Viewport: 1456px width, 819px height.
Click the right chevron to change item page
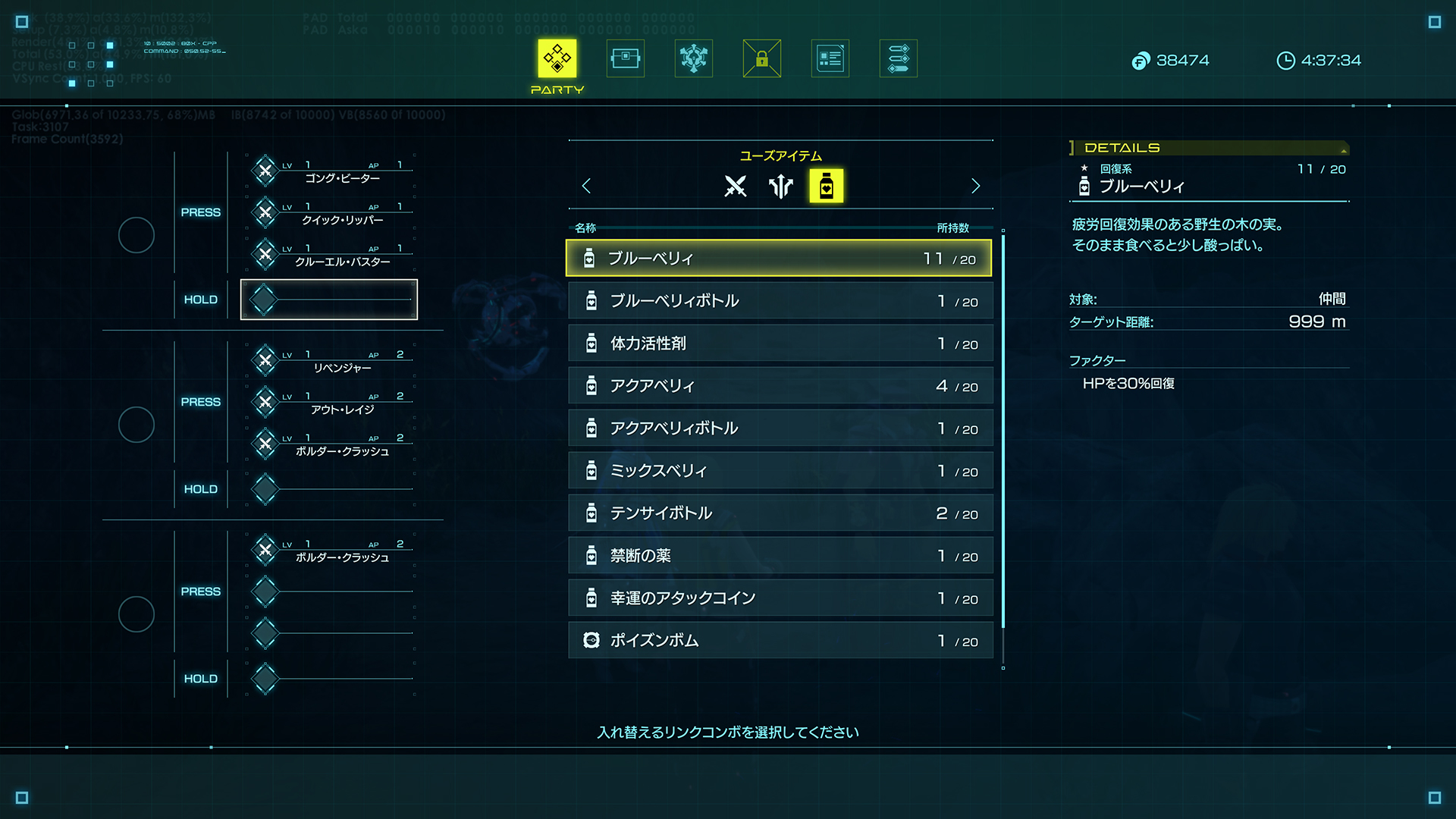coord(975,186)
